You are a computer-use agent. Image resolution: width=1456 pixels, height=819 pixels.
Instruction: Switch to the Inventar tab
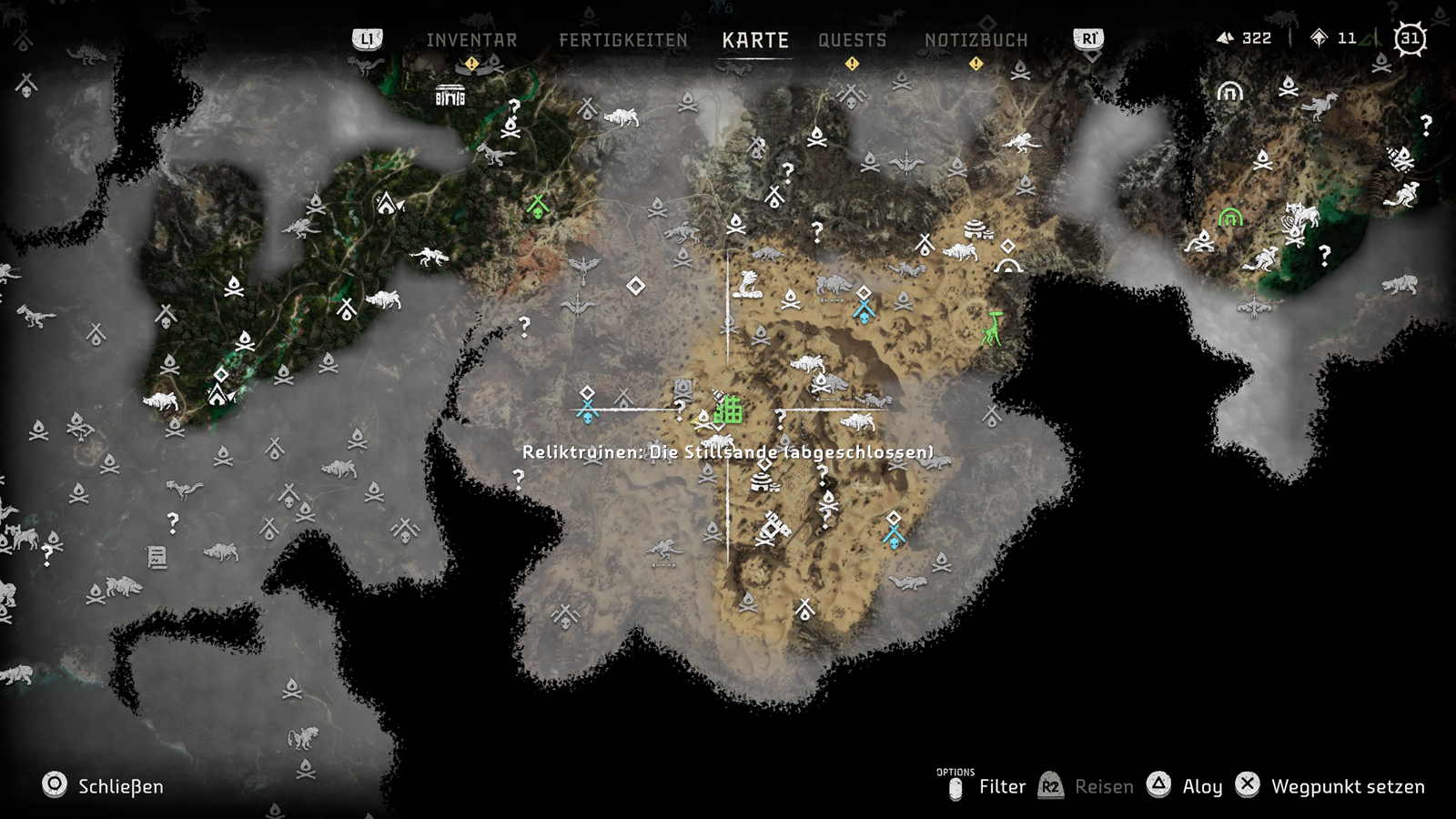471,40
